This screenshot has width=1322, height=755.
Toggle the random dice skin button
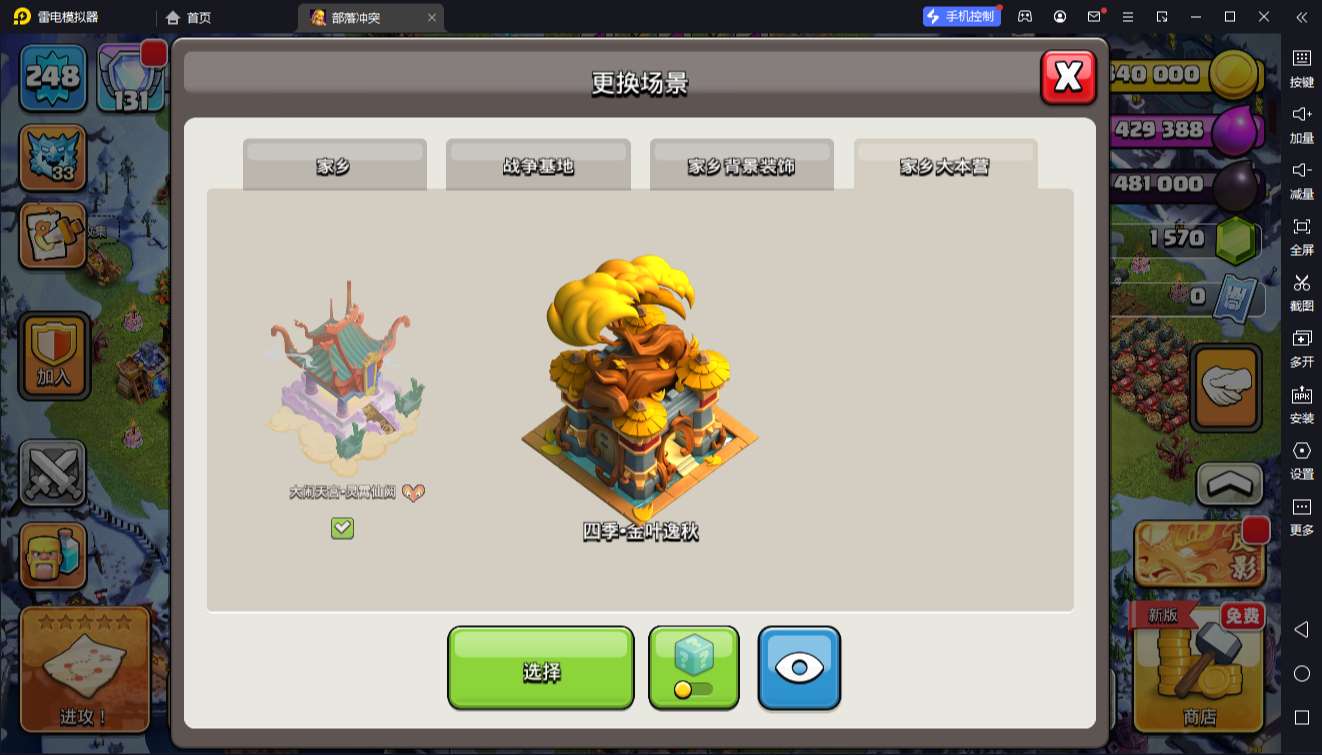pos(694,667)
